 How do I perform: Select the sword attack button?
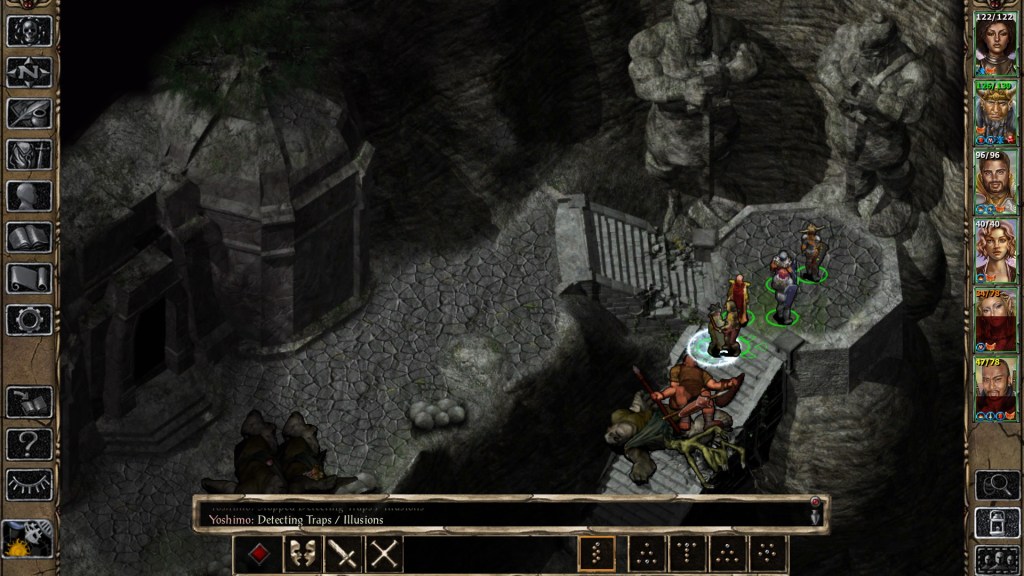[x=343, y=553]
